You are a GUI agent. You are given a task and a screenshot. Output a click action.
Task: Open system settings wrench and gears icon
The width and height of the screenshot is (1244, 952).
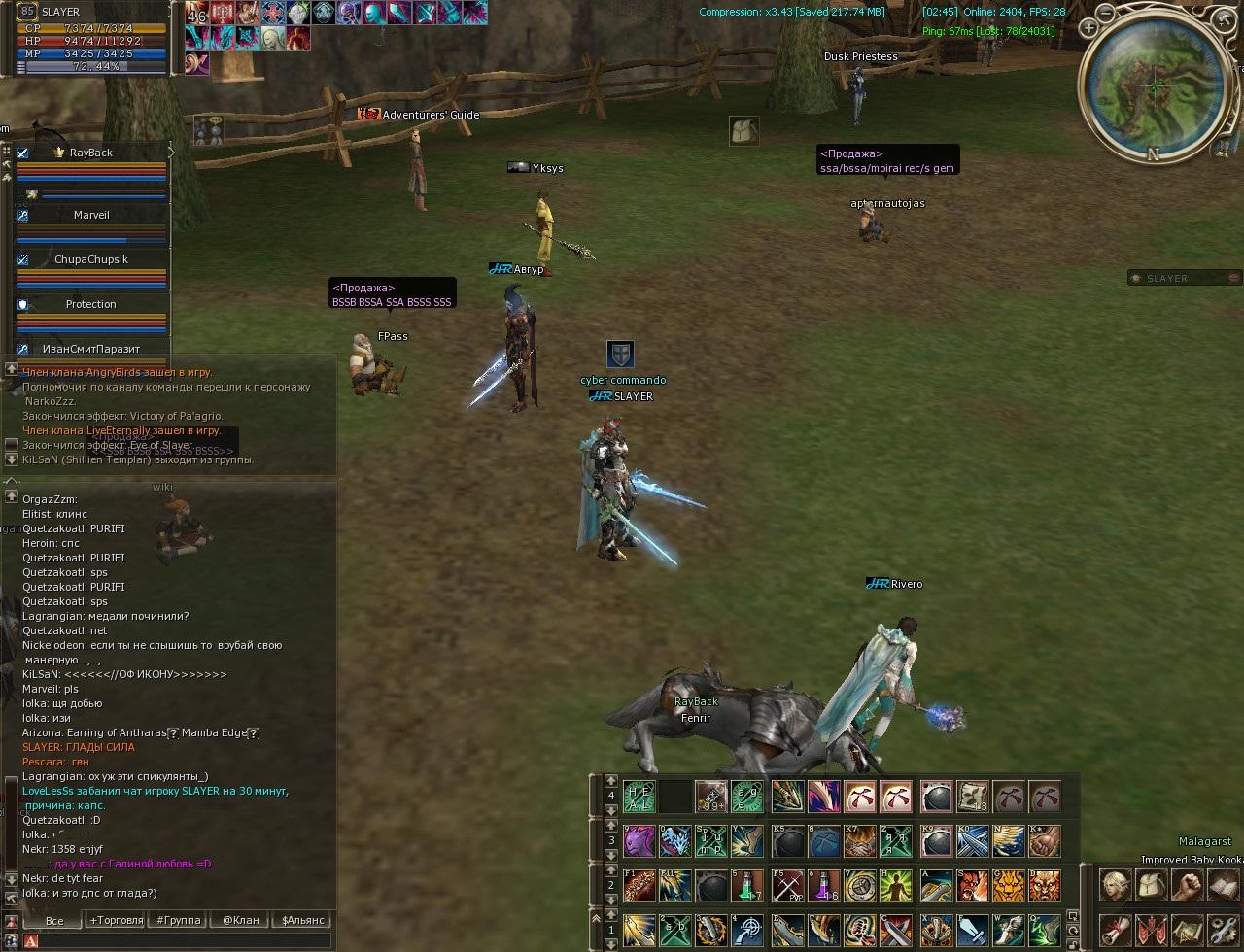pos(1223,930)
